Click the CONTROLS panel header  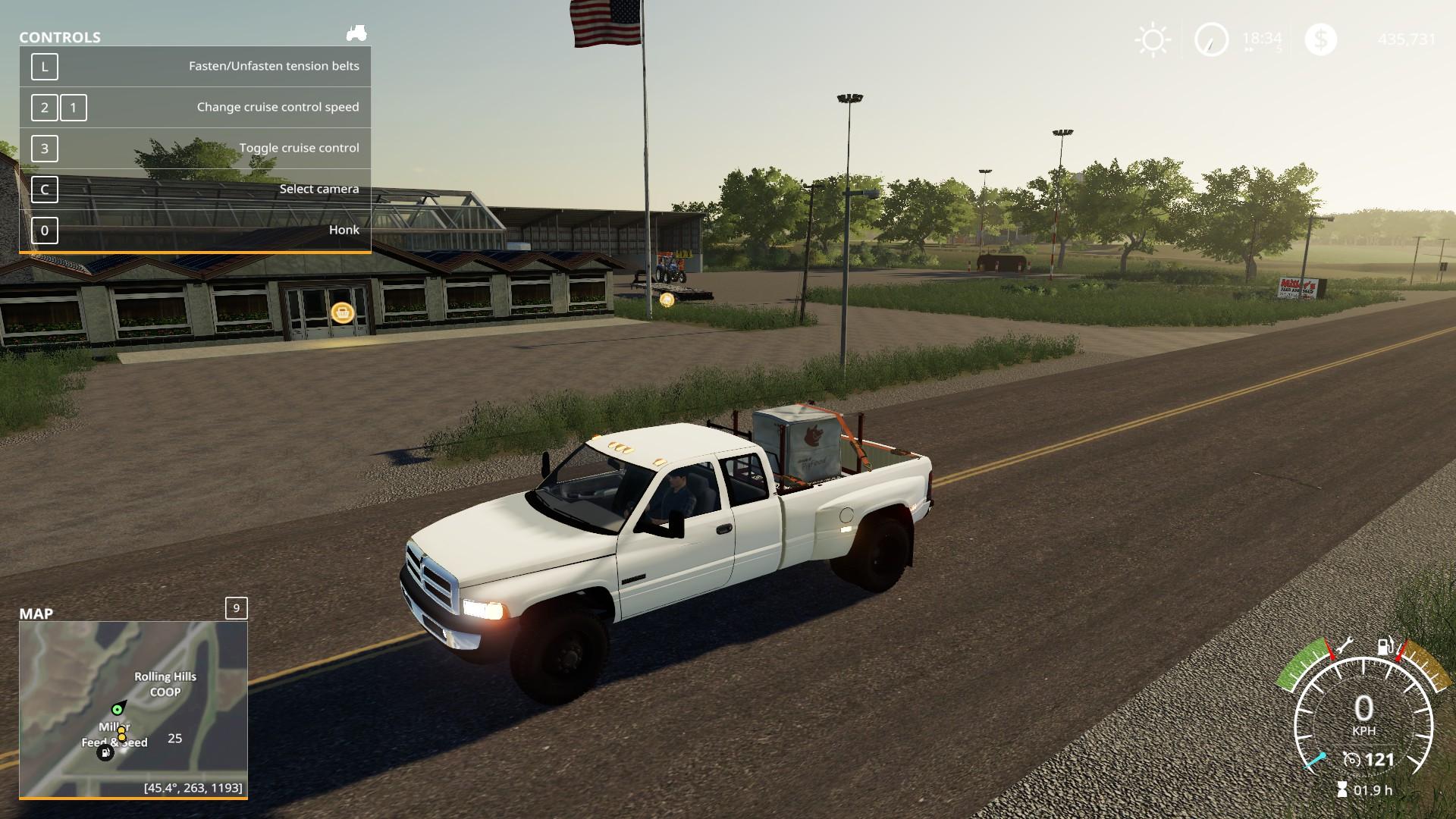(x=58, y=36)
